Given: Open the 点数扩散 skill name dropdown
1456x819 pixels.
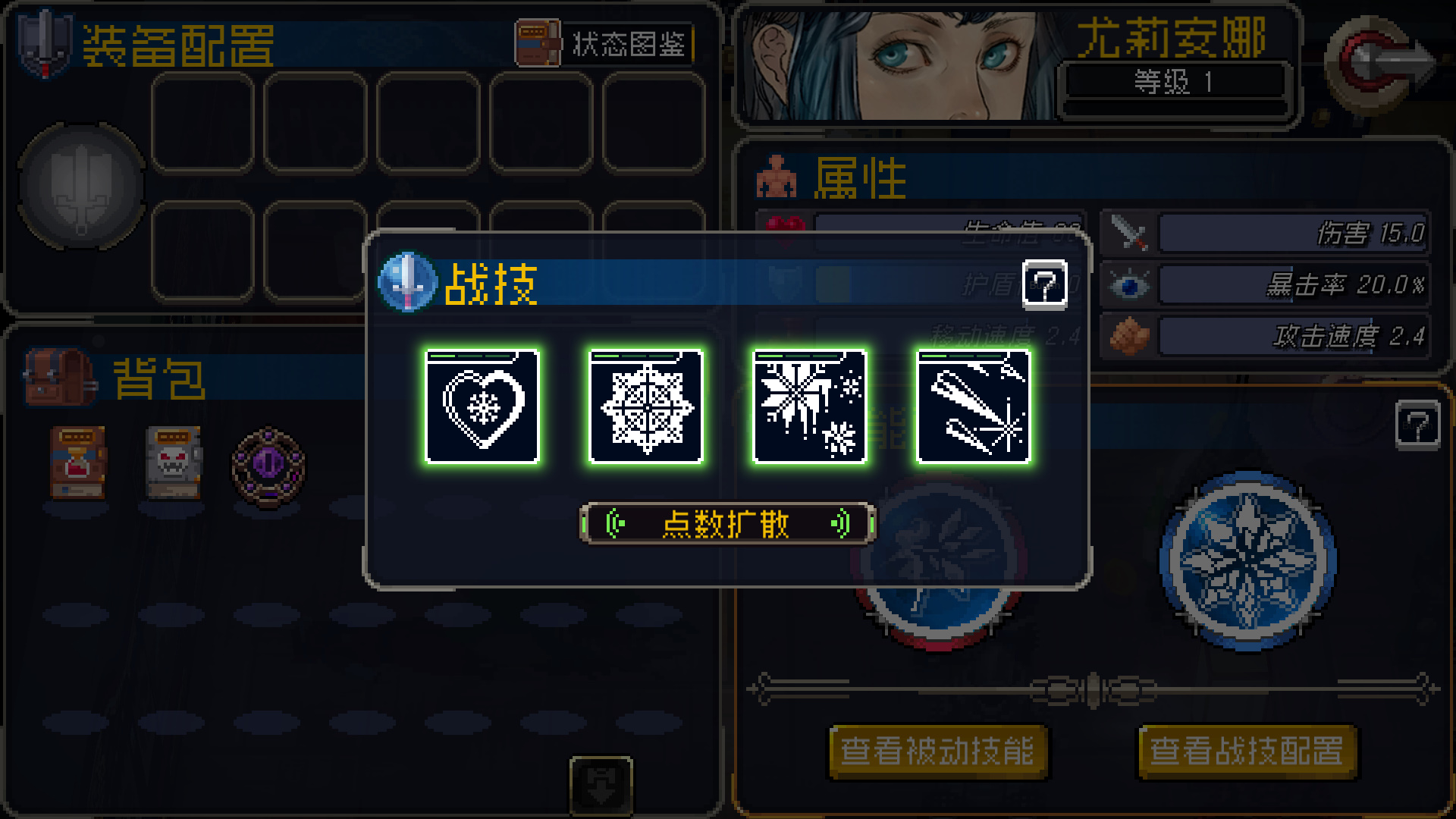Looking at the screenshot, I should click(x=728, y=522).
